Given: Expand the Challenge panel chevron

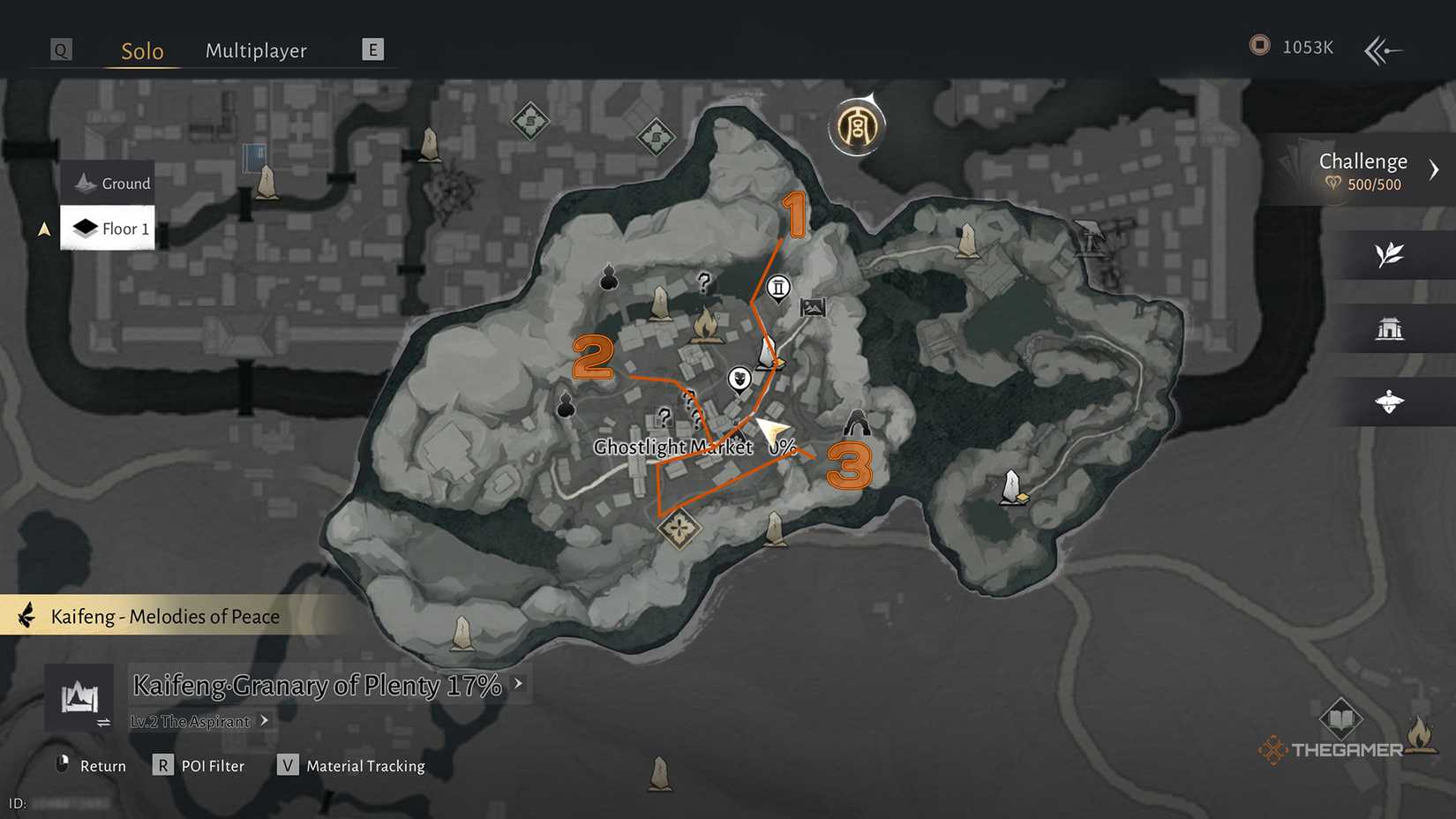Looking at the screenshot, I should [1435, 169].
